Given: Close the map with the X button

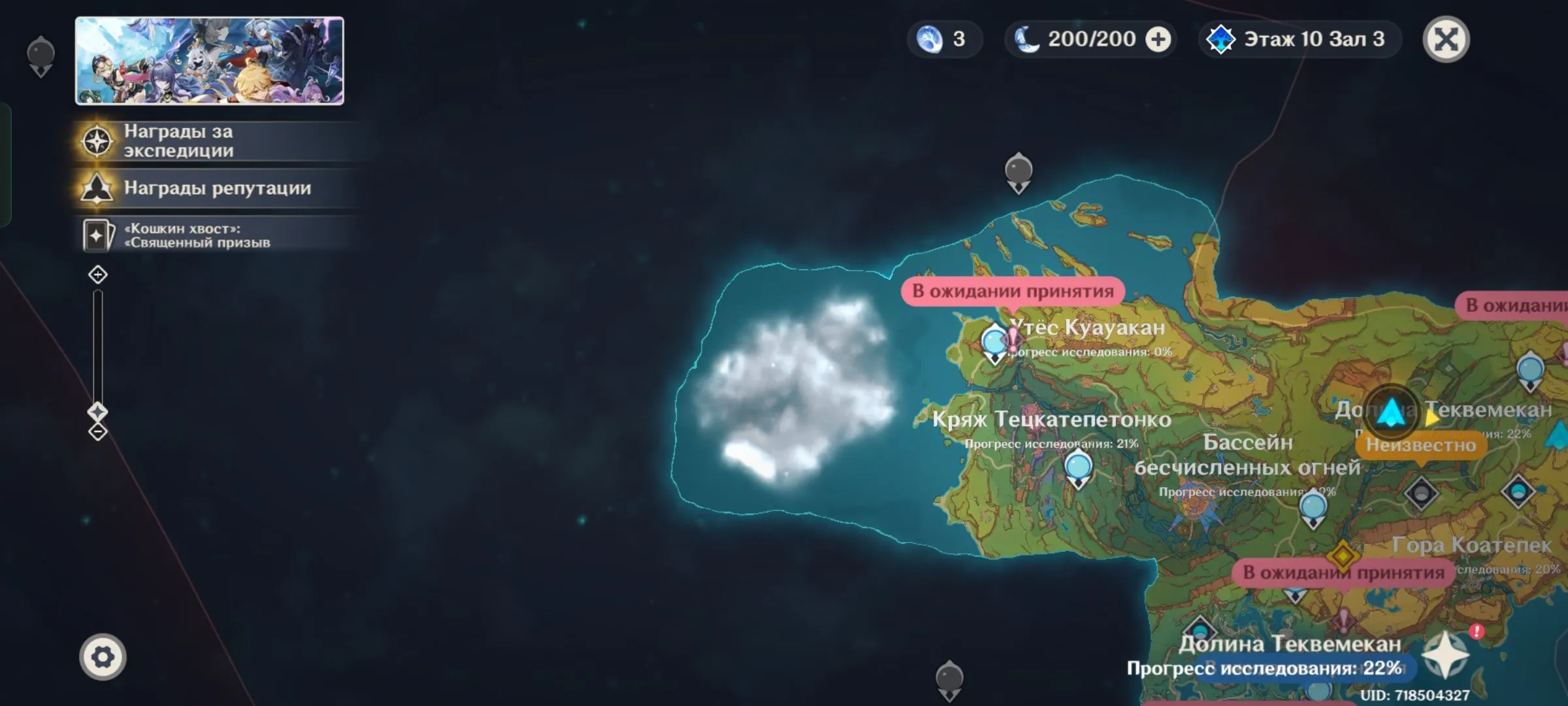Looking at the screenshot, I should click(1446, 40).
